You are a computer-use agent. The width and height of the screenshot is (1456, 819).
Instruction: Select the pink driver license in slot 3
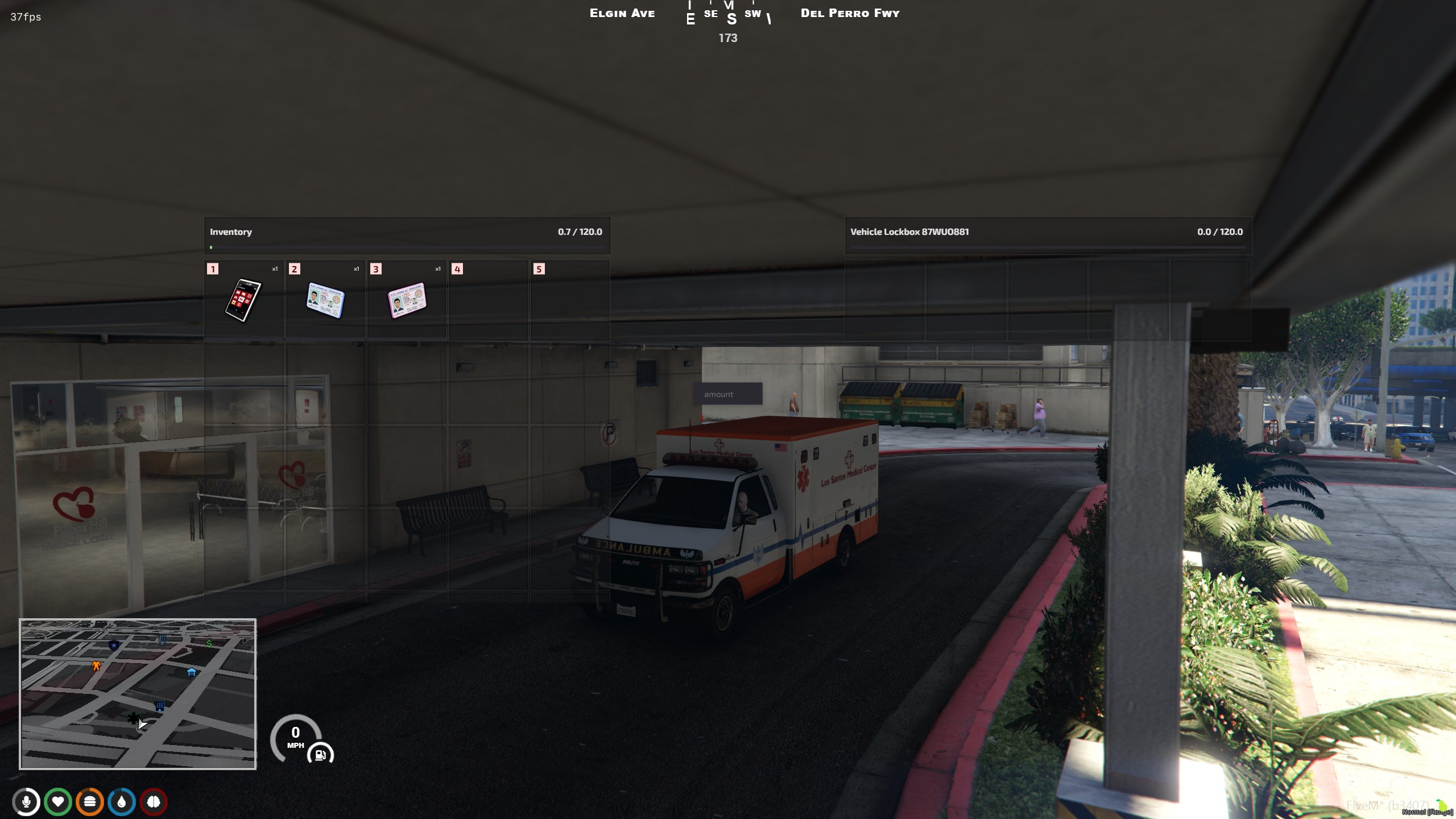tap(407, 300)
